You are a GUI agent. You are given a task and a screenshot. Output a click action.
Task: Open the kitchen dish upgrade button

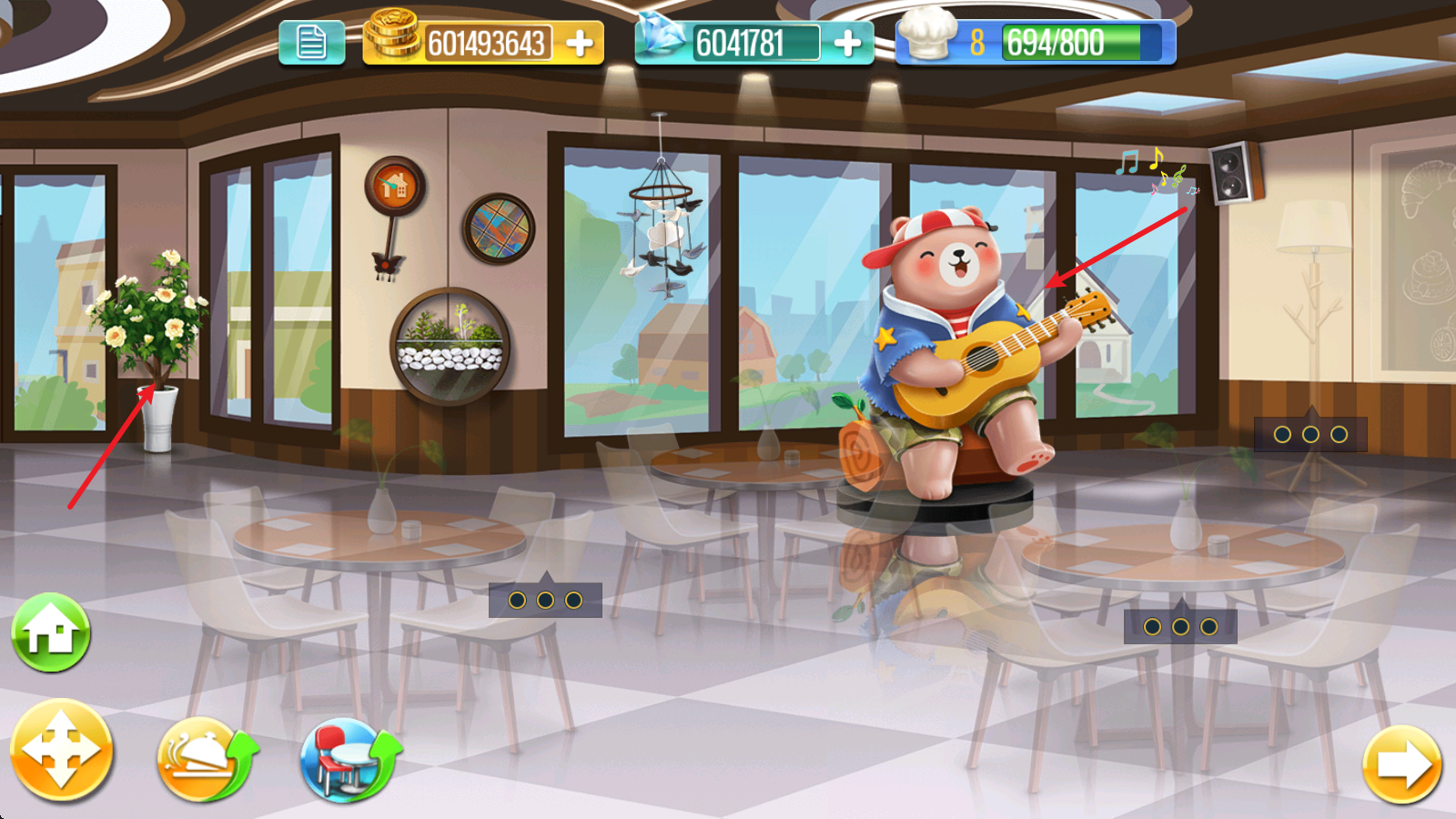[206, 759]
